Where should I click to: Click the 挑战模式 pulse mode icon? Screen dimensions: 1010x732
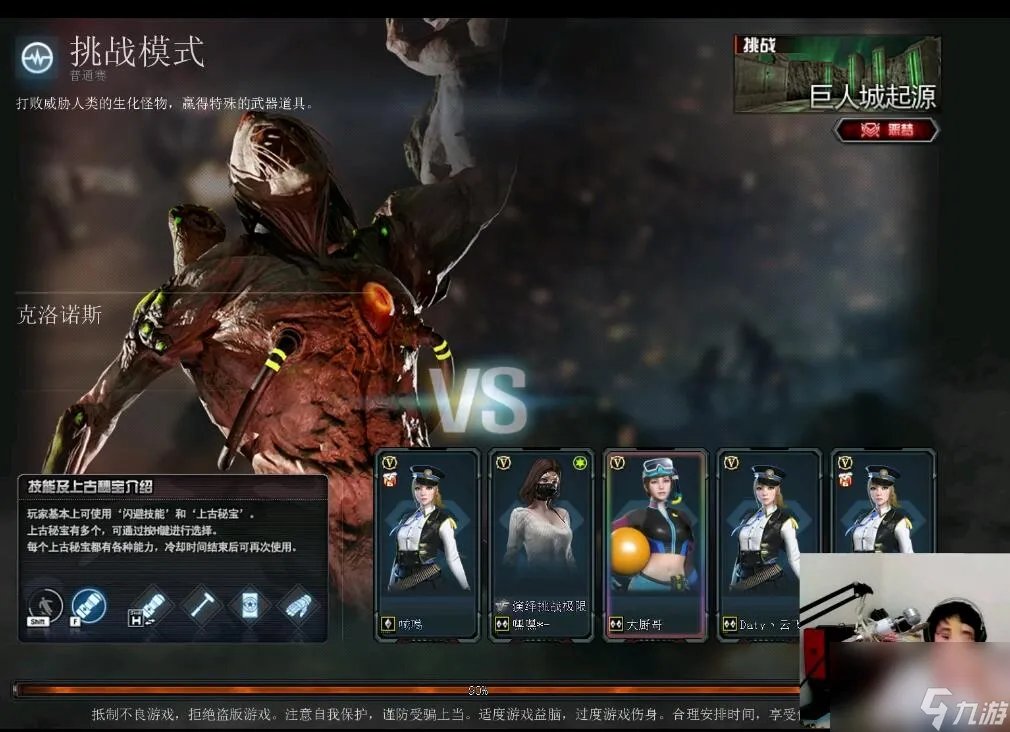pyautogui.click(x=36, y=58)
